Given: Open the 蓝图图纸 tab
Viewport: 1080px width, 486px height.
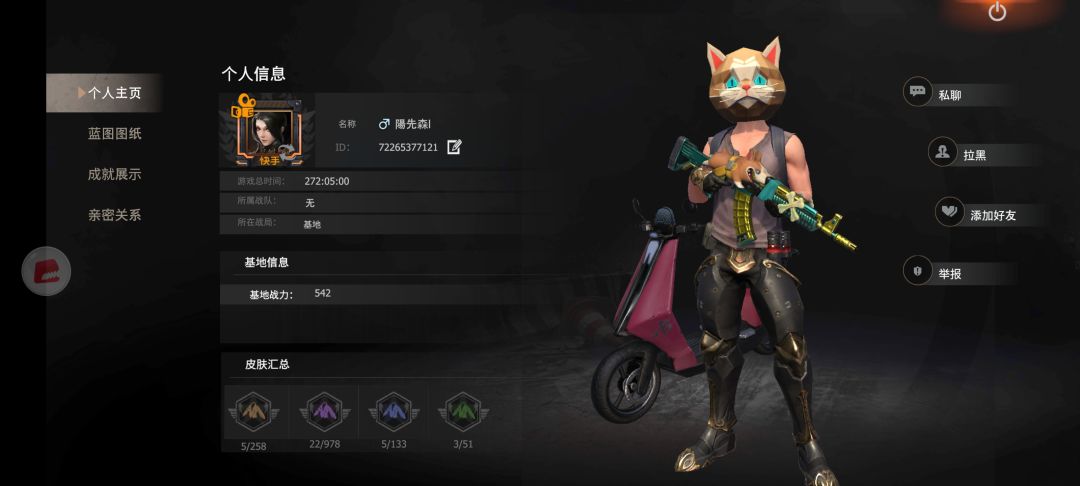Looking at the screenshot, I should click(114, 133).
